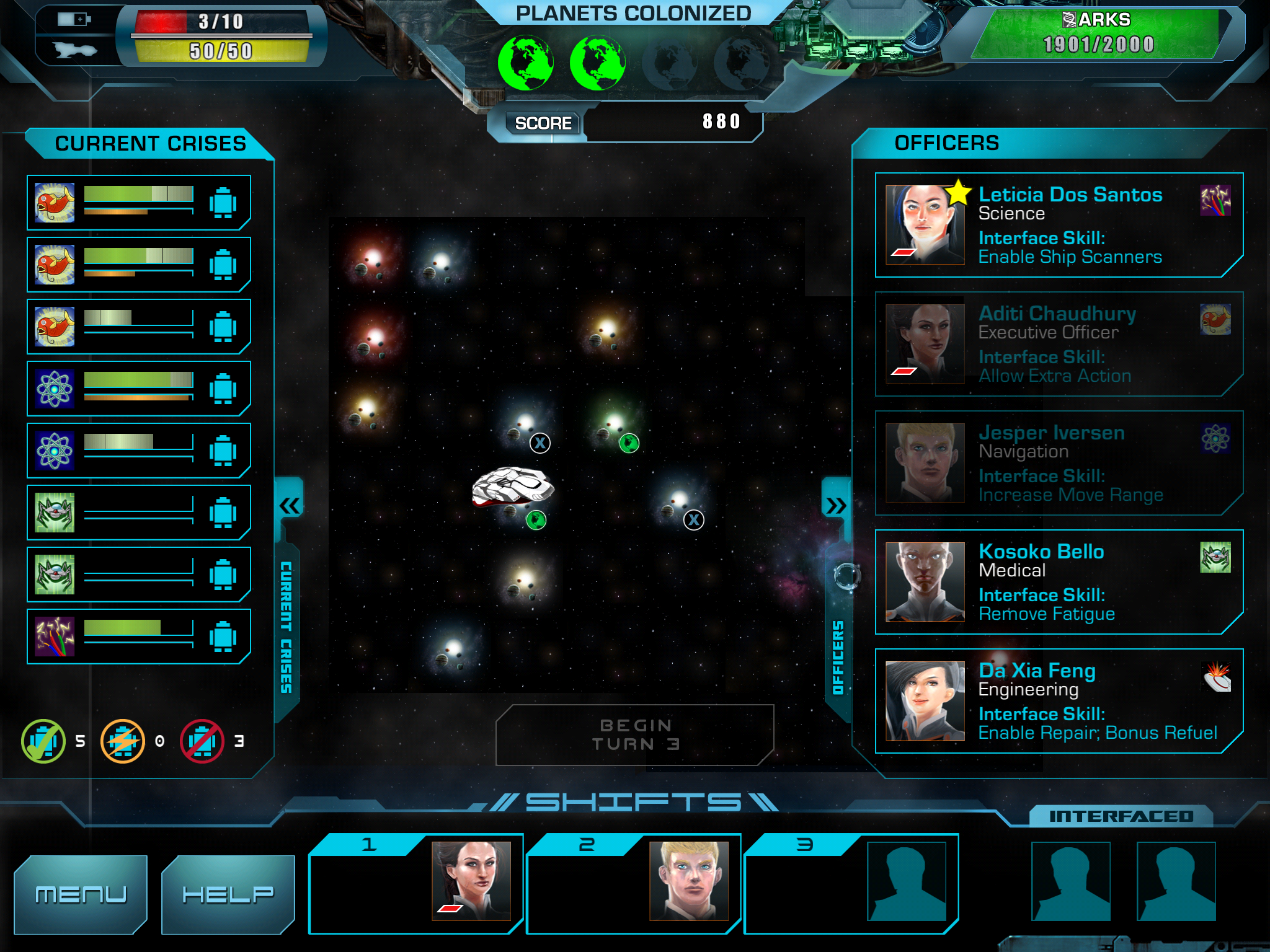Choose the empty shift 3 slot
Viewport: 1270px width, 952px height.
point(906,881)
